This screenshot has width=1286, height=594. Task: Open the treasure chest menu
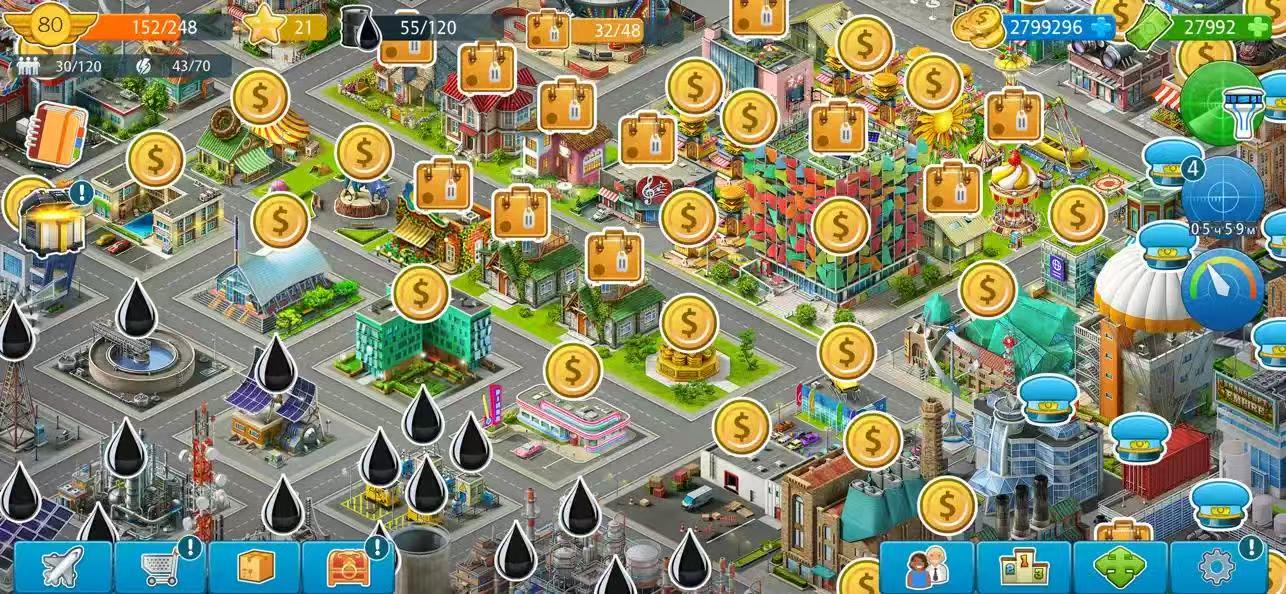(x=347, y=568)
